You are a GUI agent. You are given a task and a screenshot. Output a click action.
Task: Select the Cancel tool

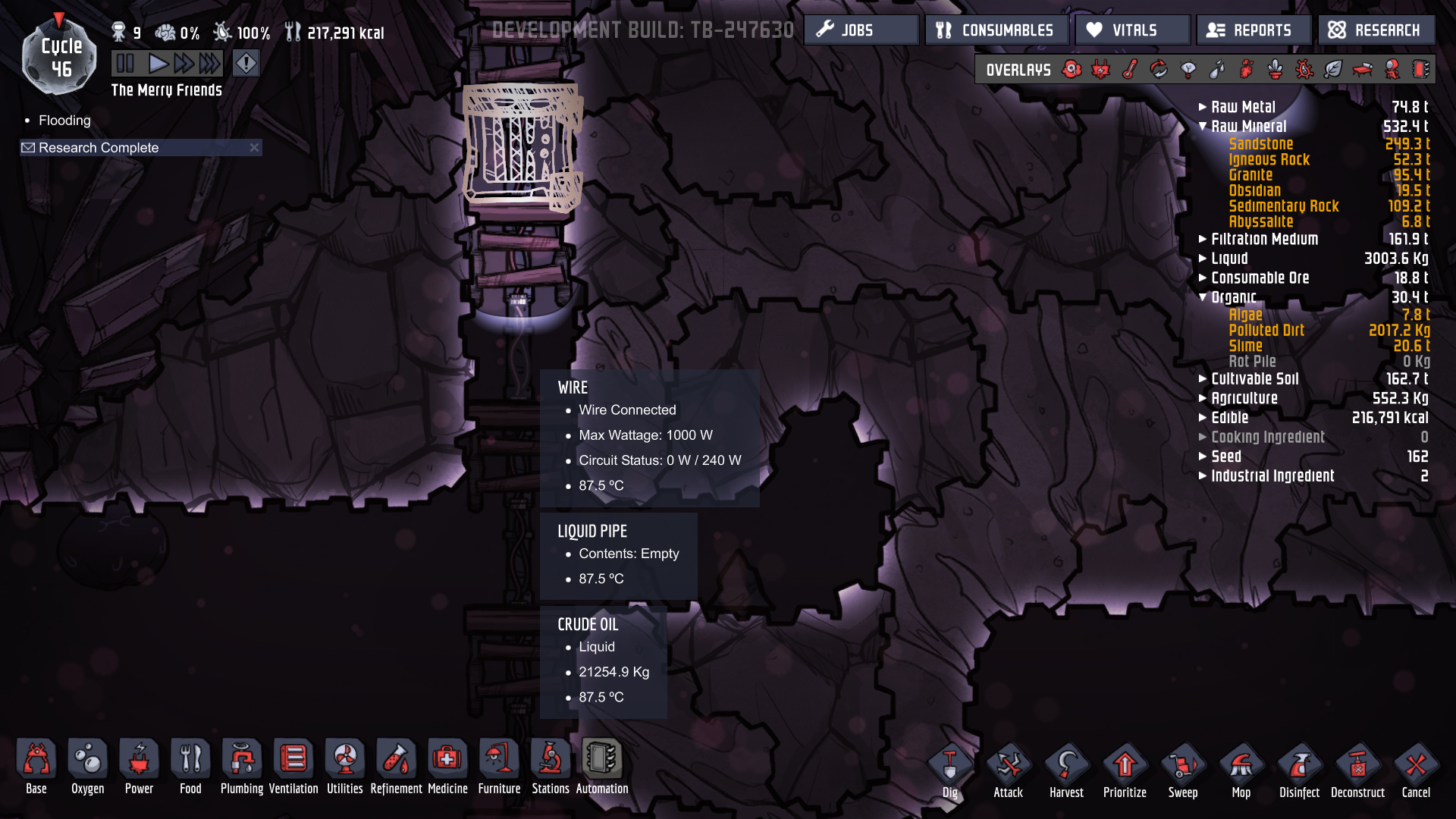click(x=1415, y=762)
